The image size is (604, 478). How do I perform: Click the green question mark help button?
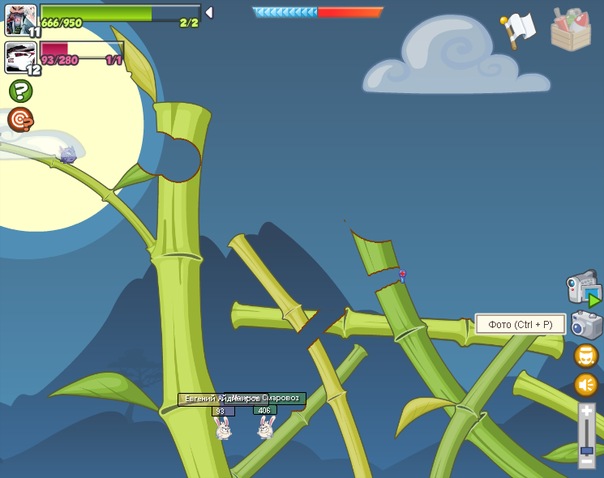pos(20,91)
